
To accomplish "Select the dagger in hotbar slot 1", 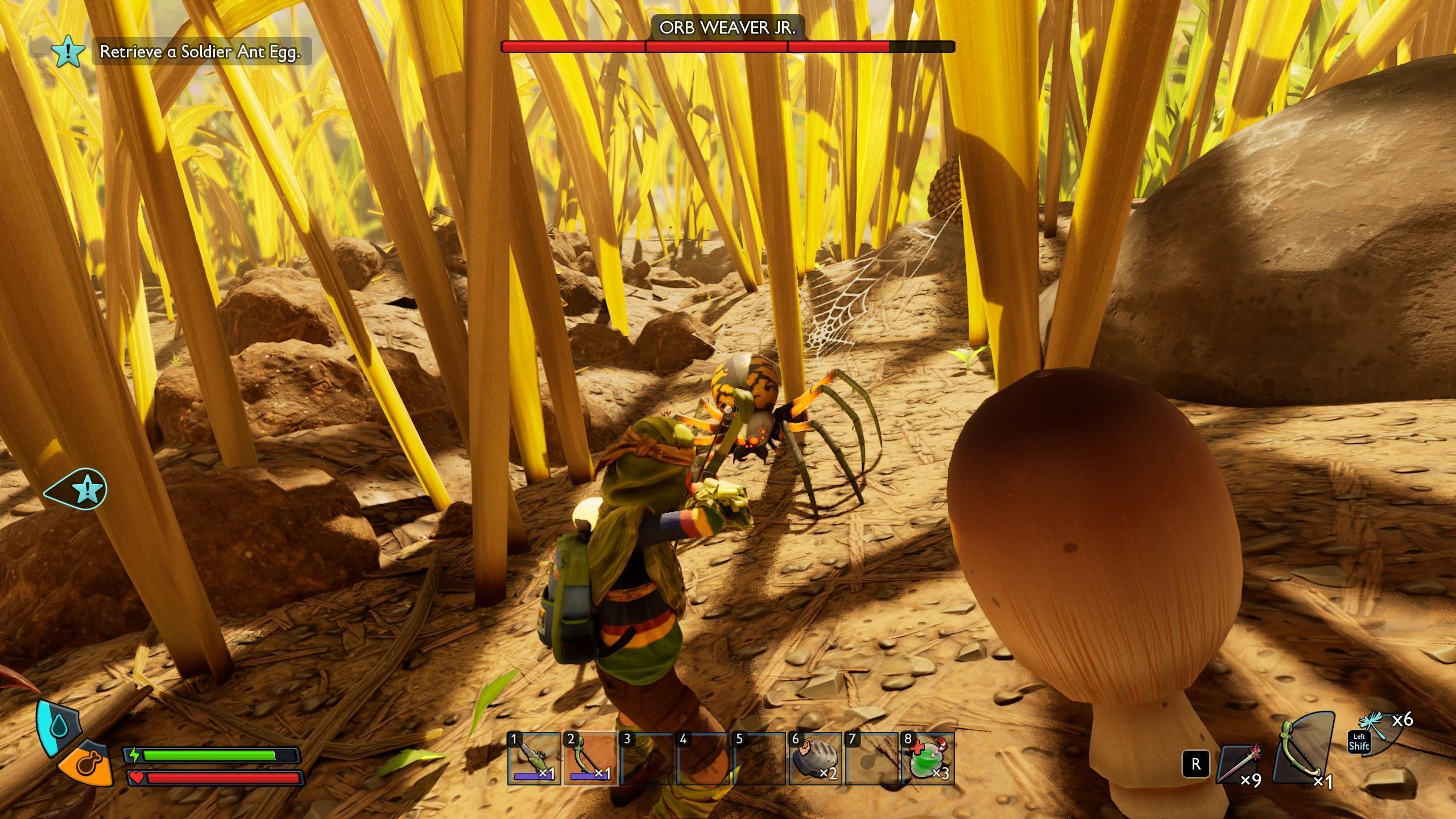I will pyautogui.click(x=534, y=759).
